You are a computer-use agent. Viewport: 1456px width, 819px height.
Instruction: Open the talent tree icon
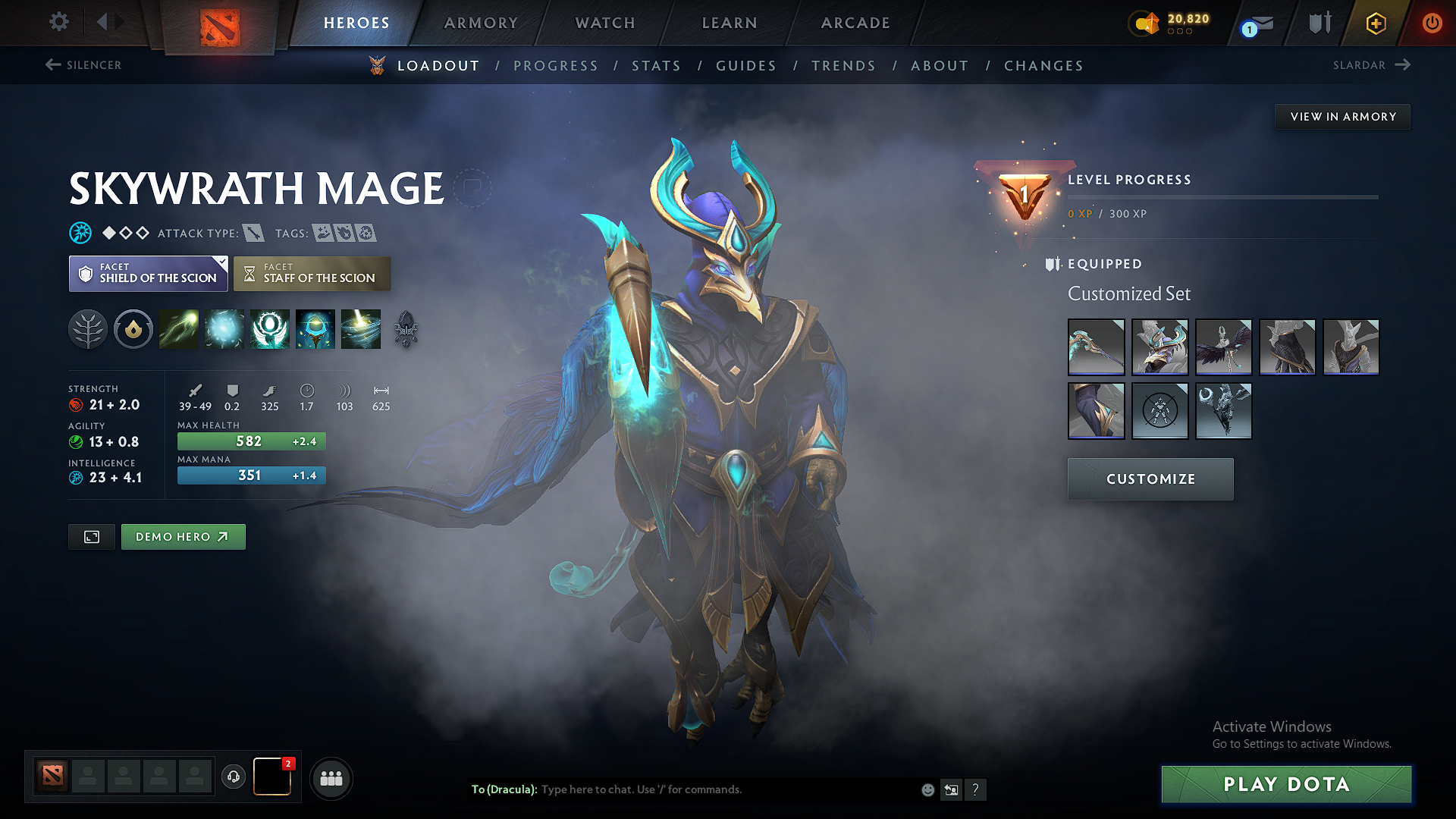pos(88,329)
